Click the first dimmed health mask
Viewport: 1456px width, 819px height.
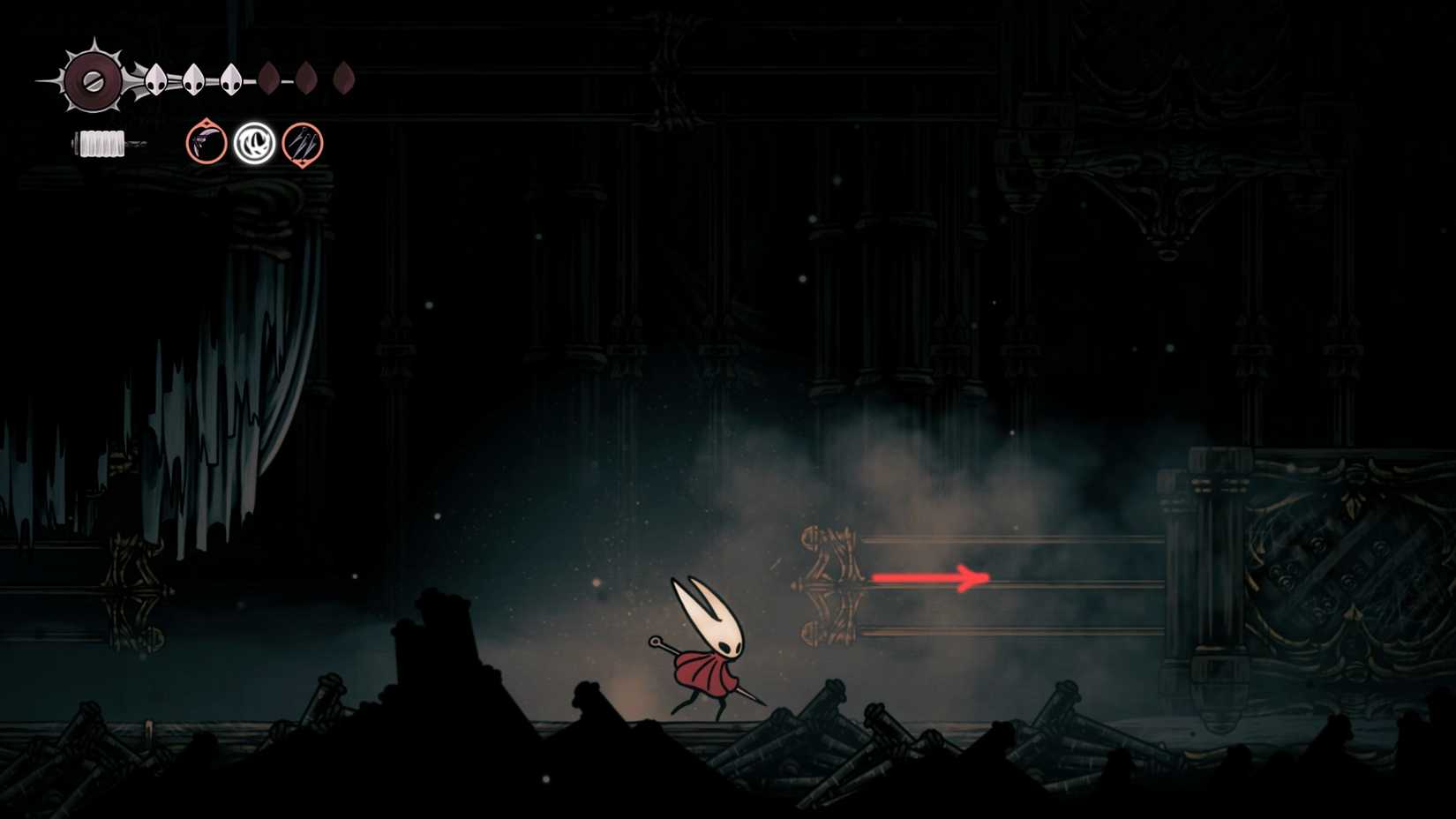[269, 78]
